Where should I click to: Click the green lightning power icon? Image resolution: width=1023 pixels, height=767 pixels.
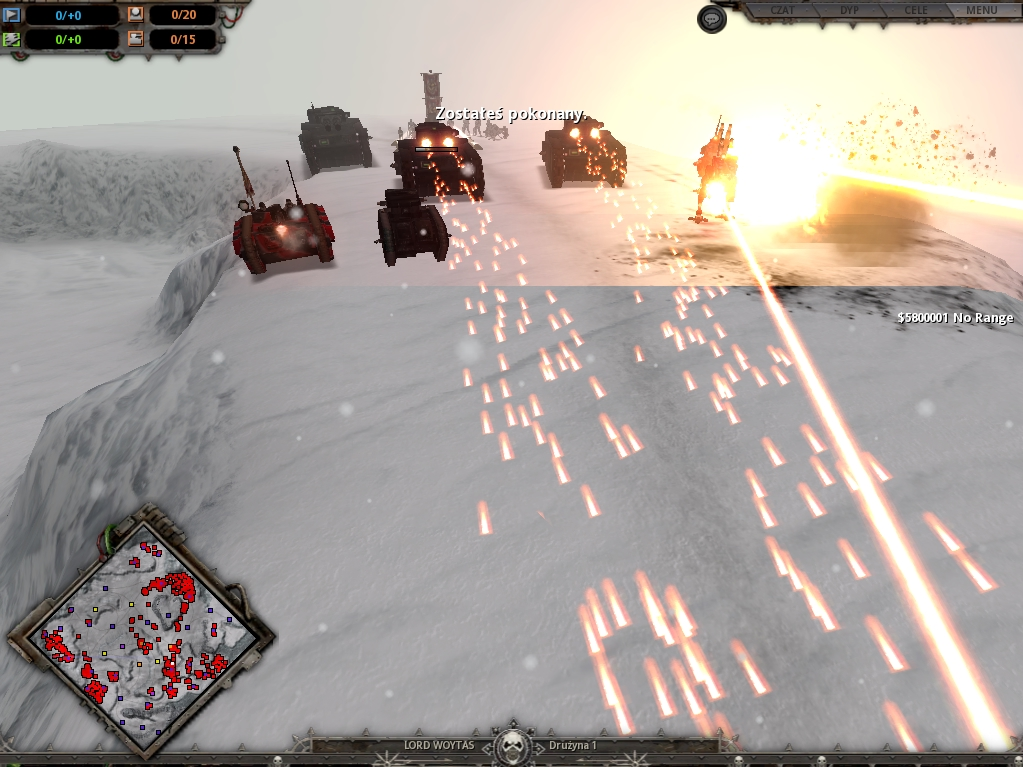click(x=12, y=40)
